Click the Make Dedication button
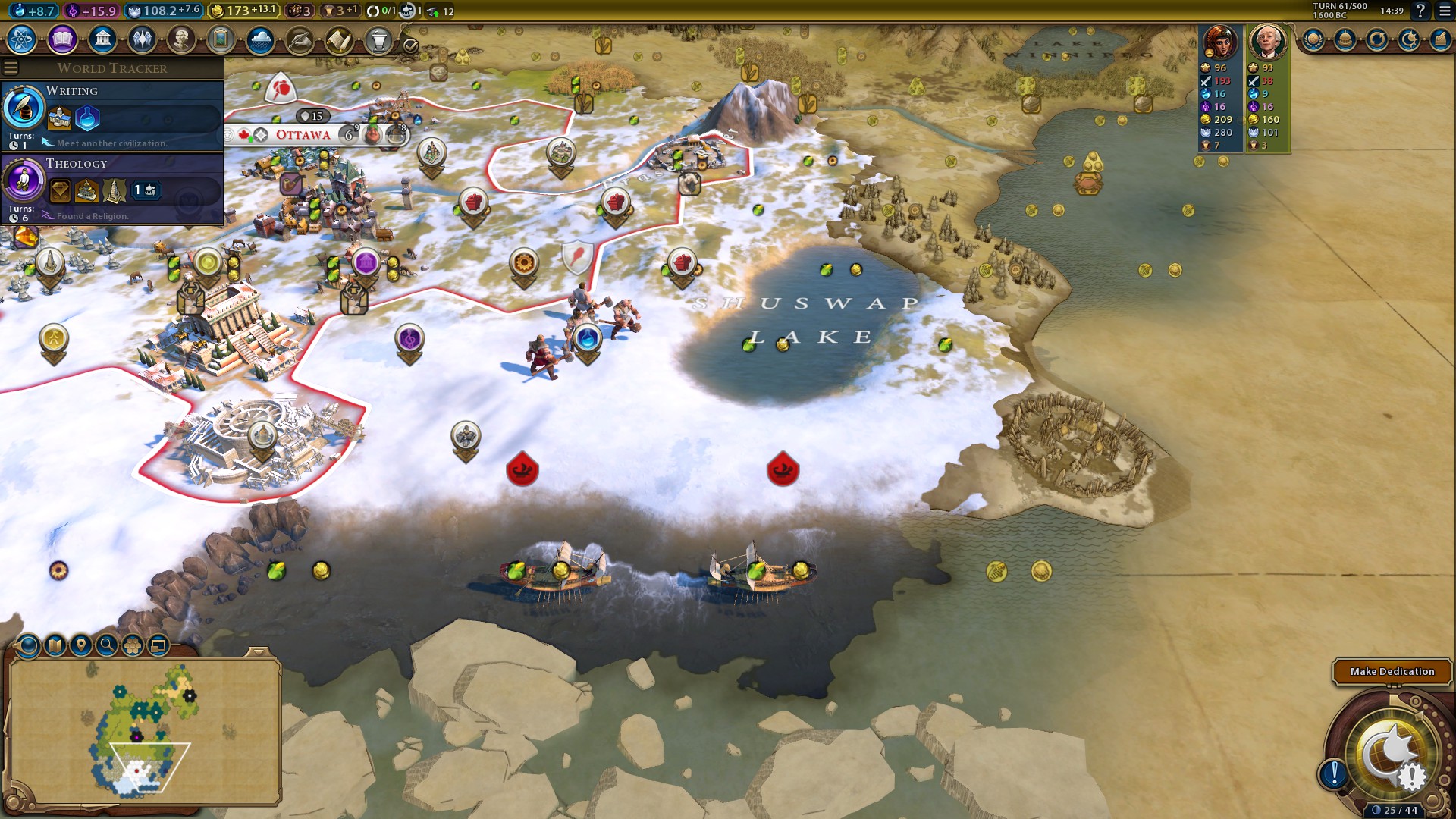 coord(1392,671)
